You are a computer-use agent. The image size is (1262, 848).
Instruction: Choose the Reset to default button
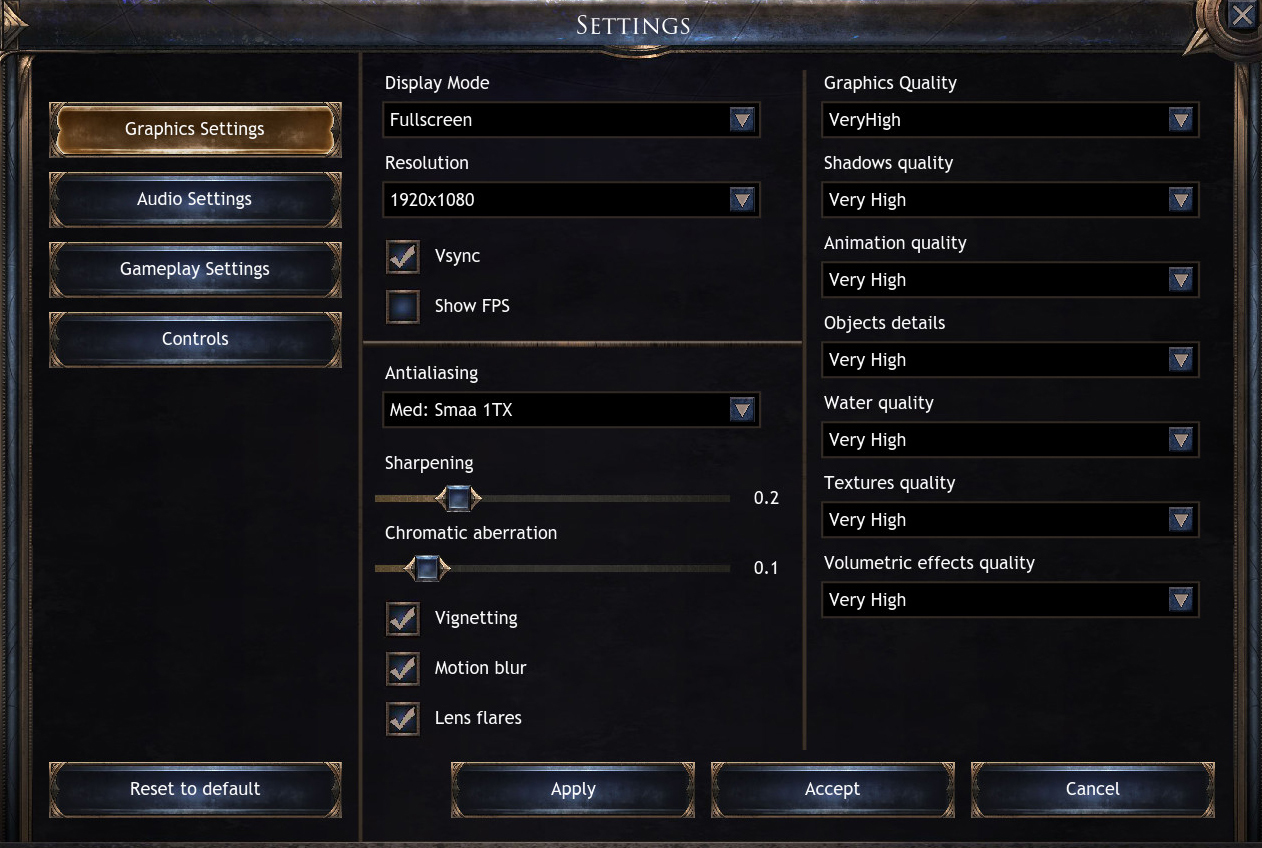195,789
